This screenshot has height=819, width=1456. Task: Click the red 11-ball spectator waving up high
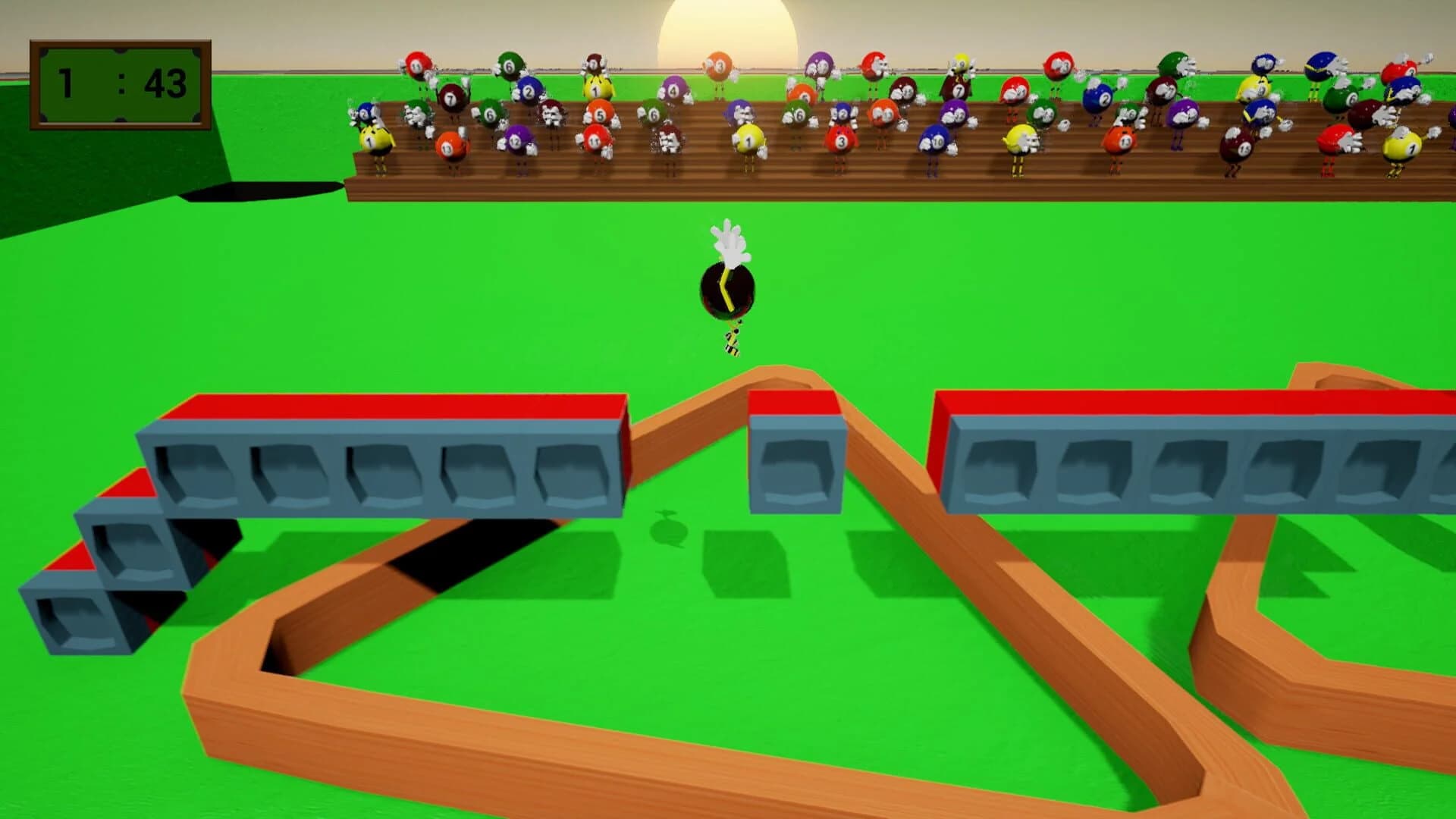[415, 67]
